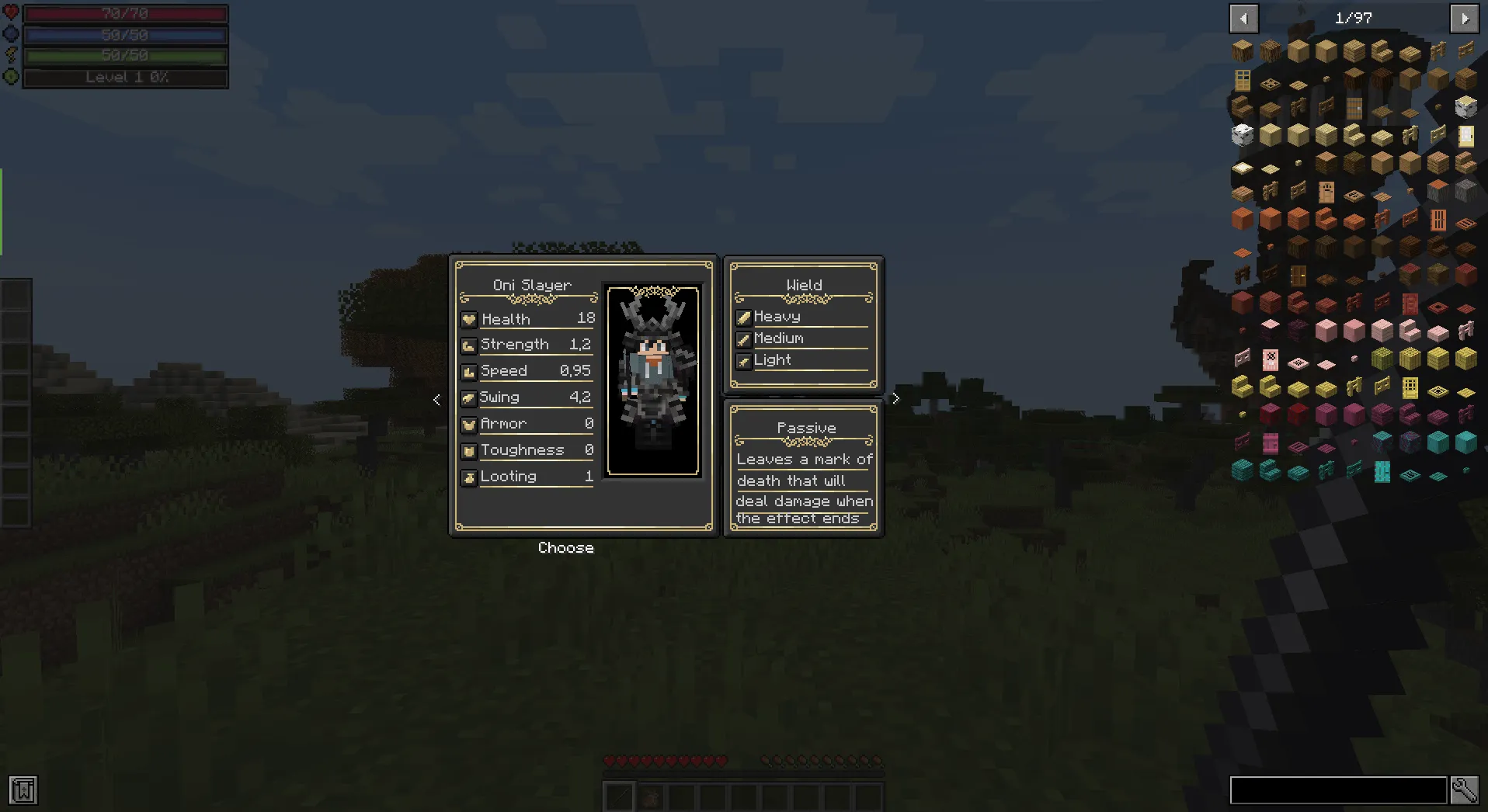Screen dimensions: 1488x812
Task: Open the JEI bookmarks book icon
Action: point(24,790)
